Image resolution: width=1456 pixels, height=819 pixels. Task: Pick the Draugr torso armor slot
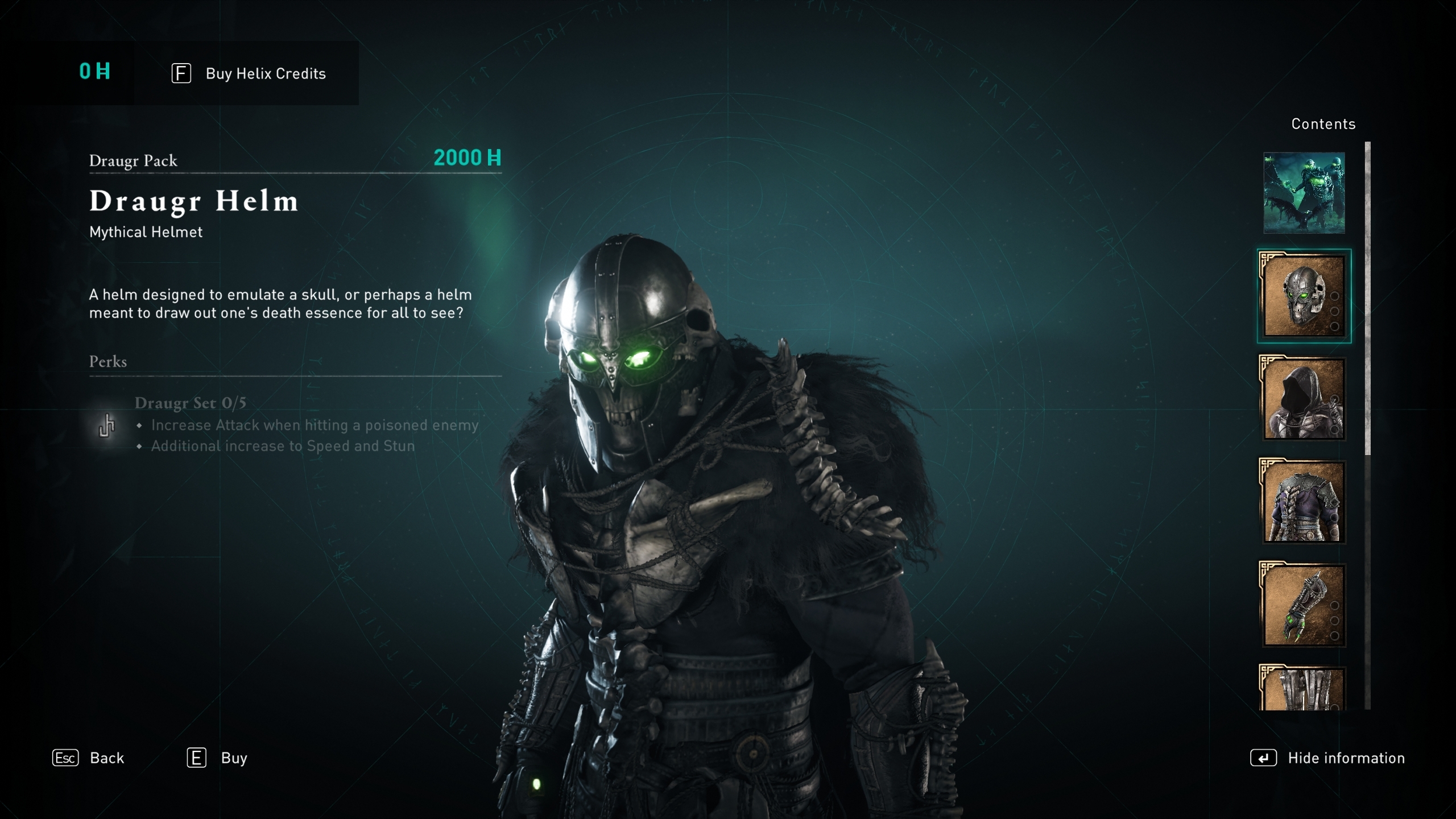click(1304, 502)
